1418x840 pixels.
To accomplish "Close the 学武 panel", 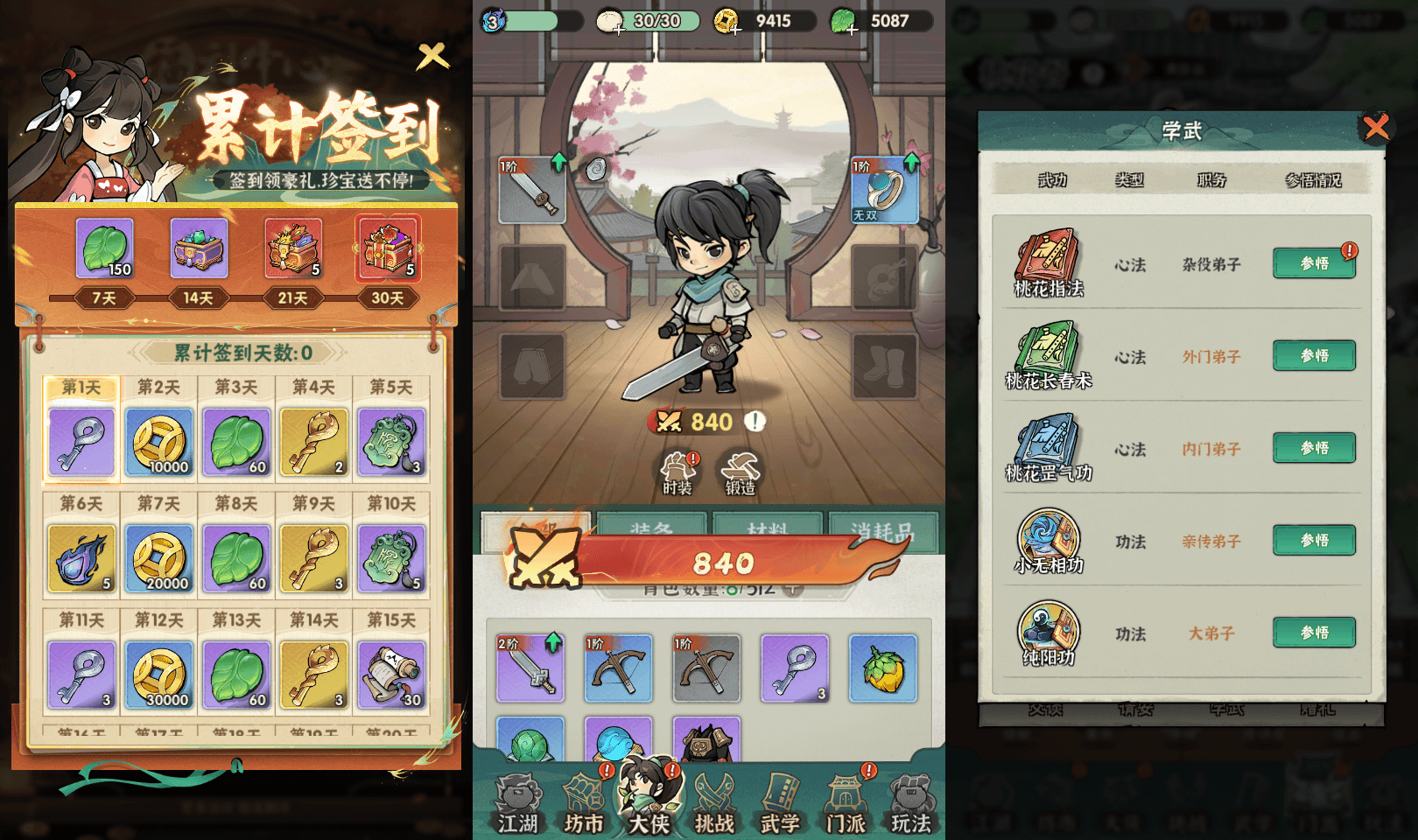I will click(x=1376, y=128).
